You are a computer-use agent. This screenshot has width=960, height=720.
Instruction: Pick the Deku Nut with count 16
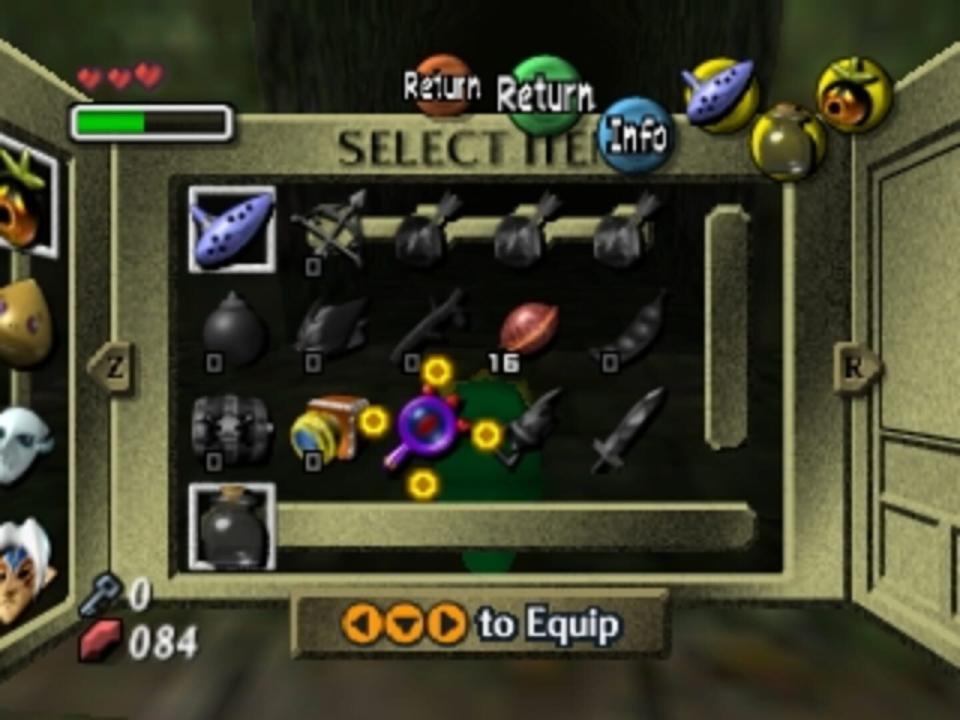tap(527, 329)
